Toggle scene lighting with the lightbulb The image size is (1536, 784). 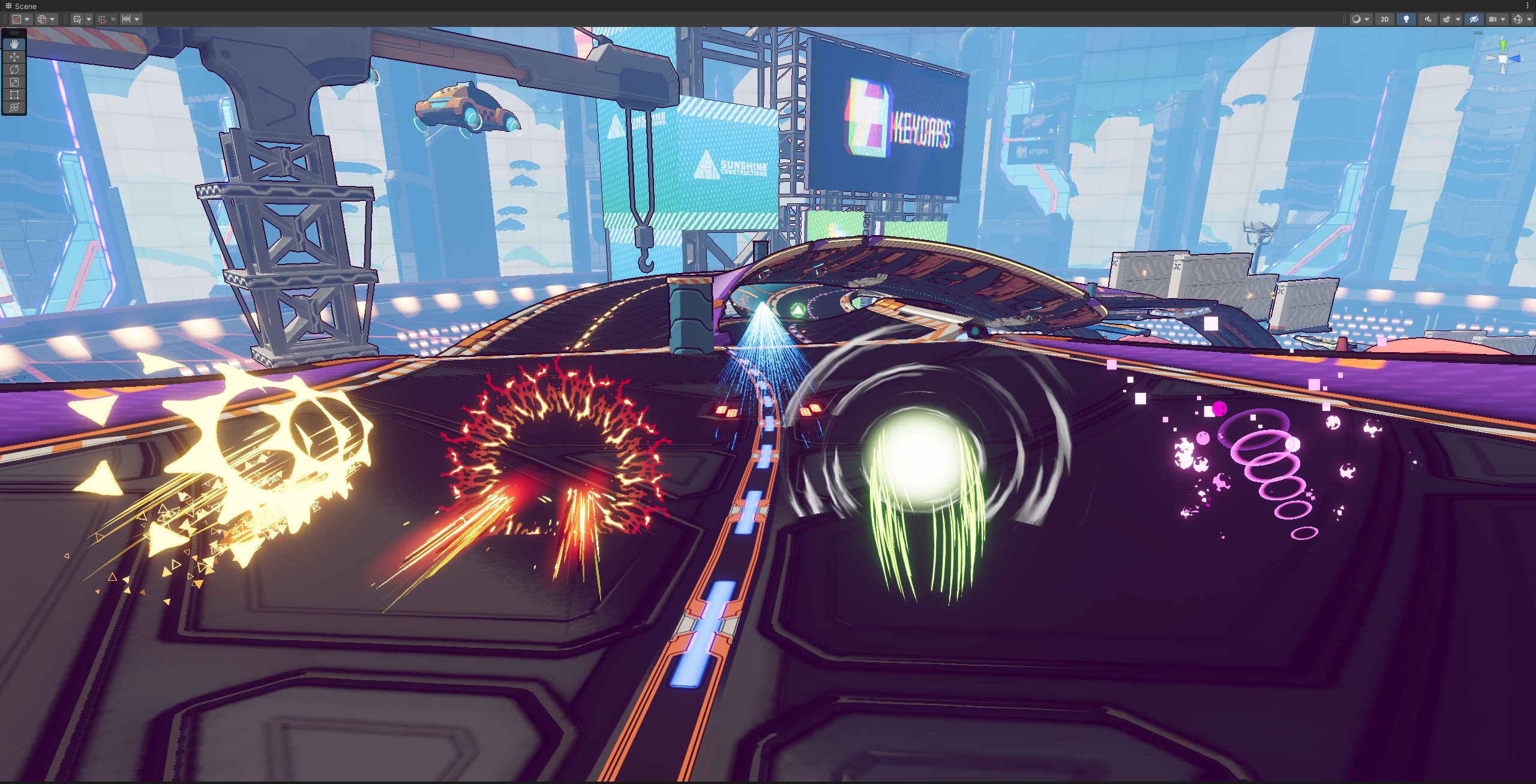point(1406,19)
